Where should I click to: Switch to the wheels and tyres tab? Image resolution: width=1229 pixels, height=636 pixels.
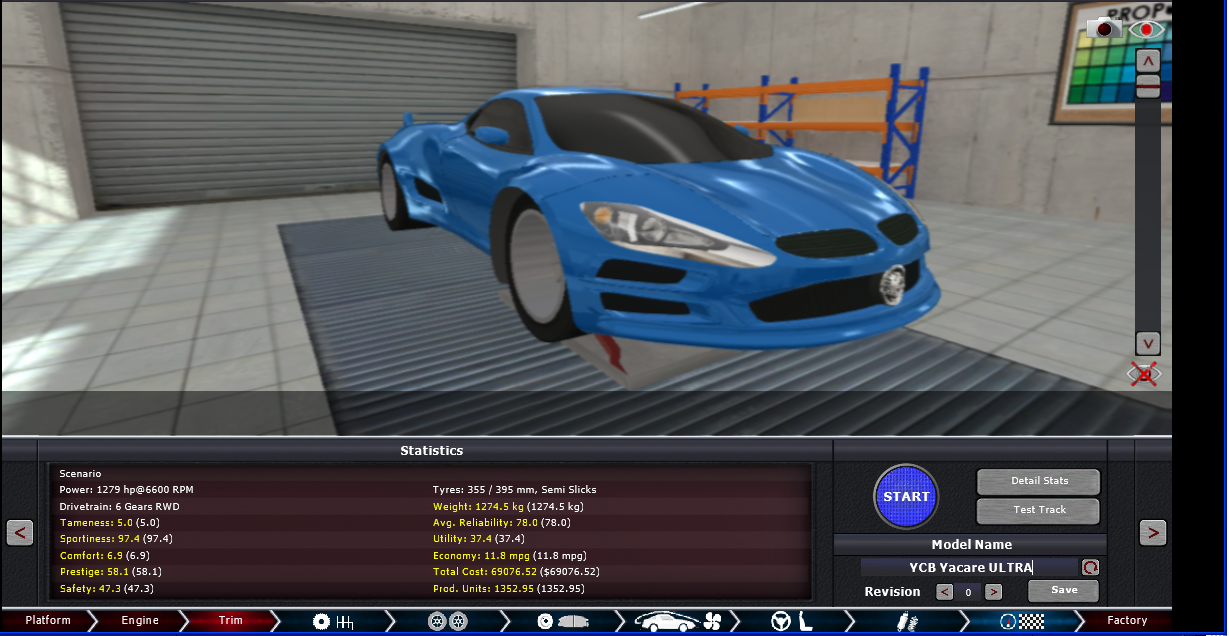[447, 621]
